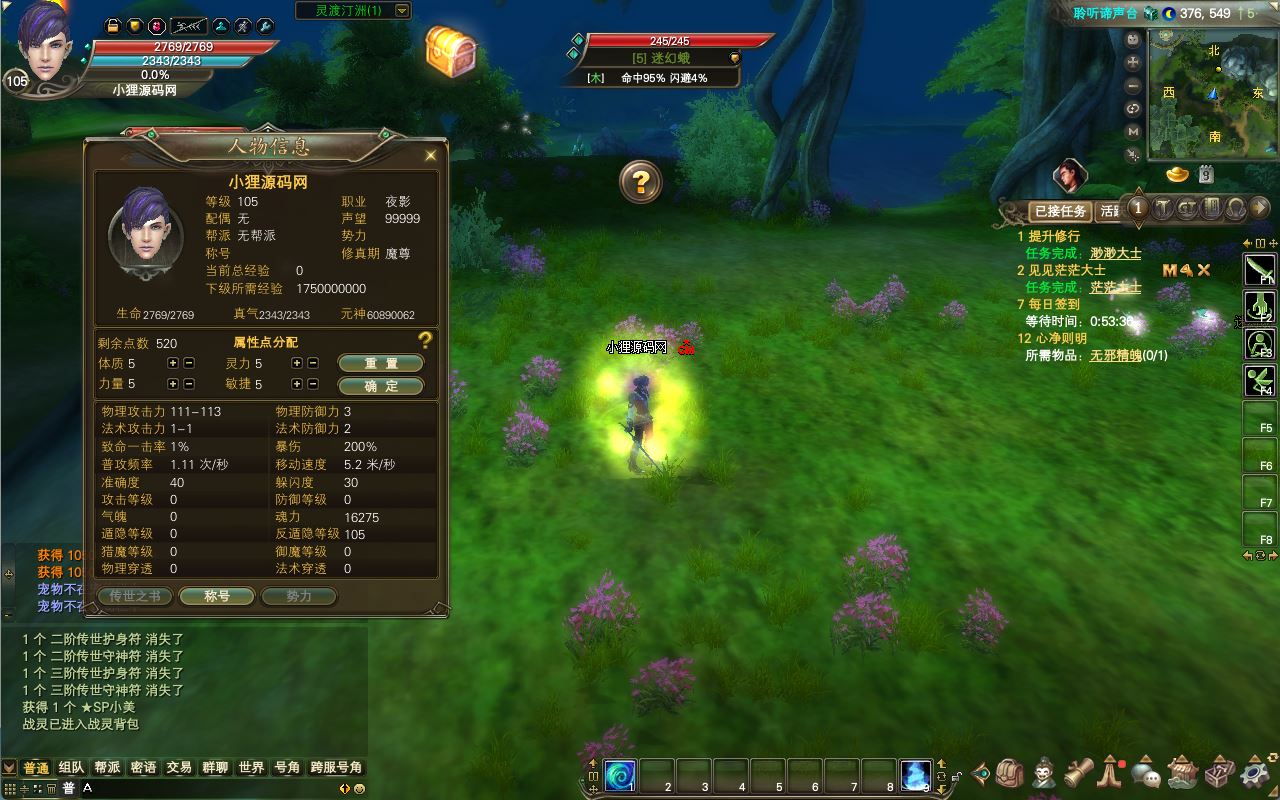This screenshot has height=800, width=1280.
Task: Open the backpack inventory icon
Action: coord(1009,773)
